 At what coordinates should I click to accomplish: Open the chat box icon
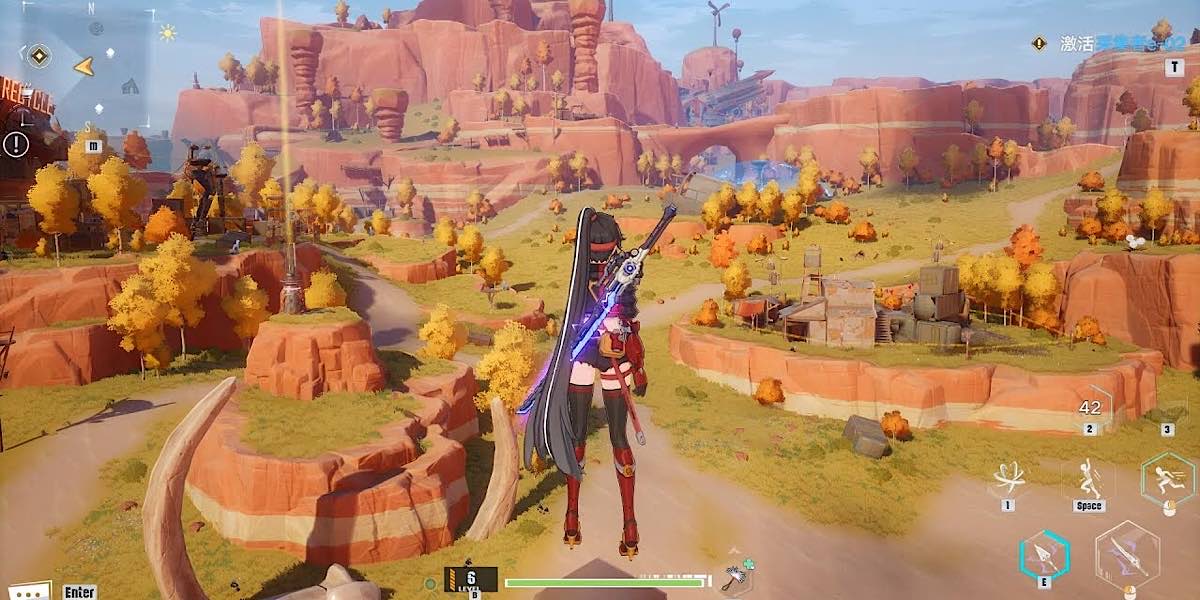coord(27,591)
